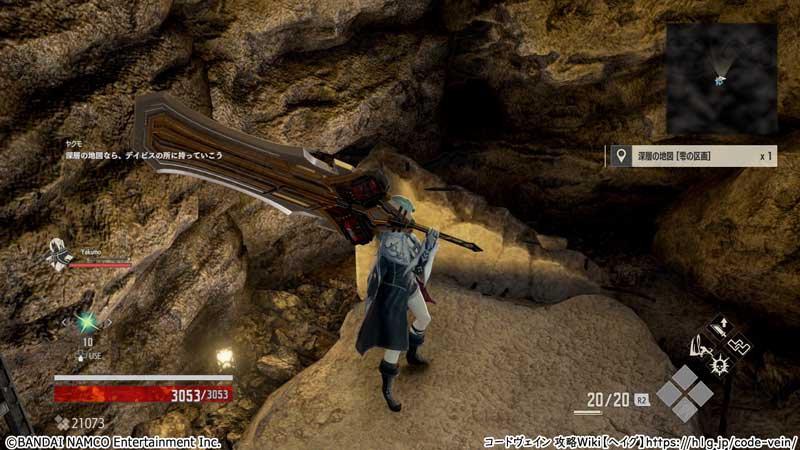Use the green sparkle quick item
This screenshot has width=800, height=450.
[87, 322]
